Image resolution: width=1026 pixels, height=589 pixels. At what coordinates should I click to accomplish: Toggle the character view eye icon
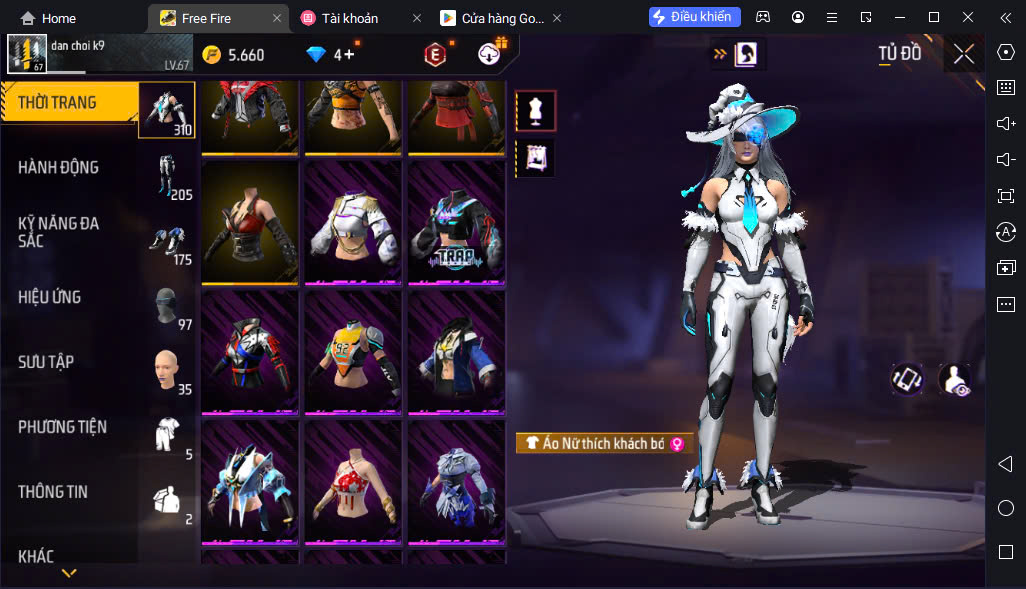coord(955,380)
